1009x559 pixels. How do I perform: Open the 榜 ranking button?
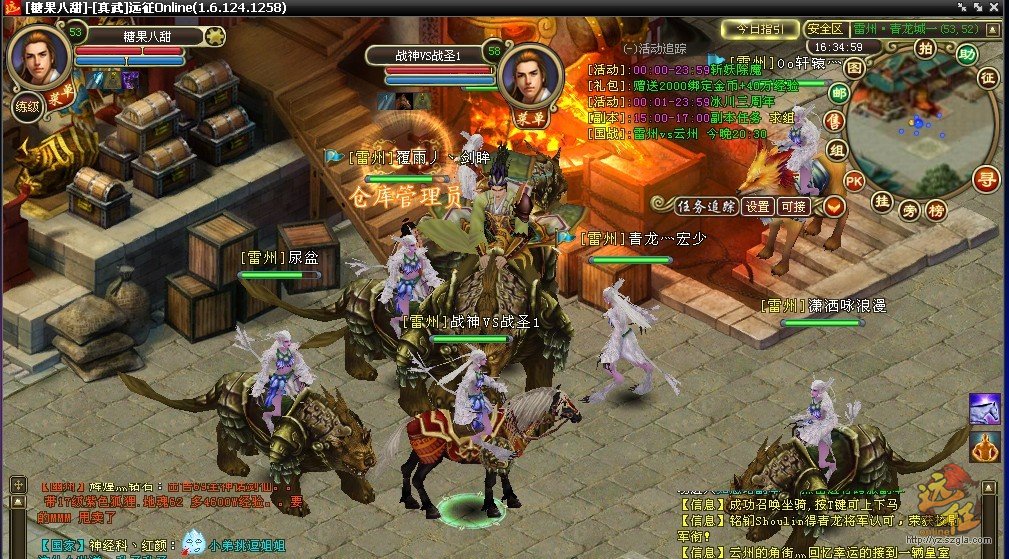click(936, 210)
